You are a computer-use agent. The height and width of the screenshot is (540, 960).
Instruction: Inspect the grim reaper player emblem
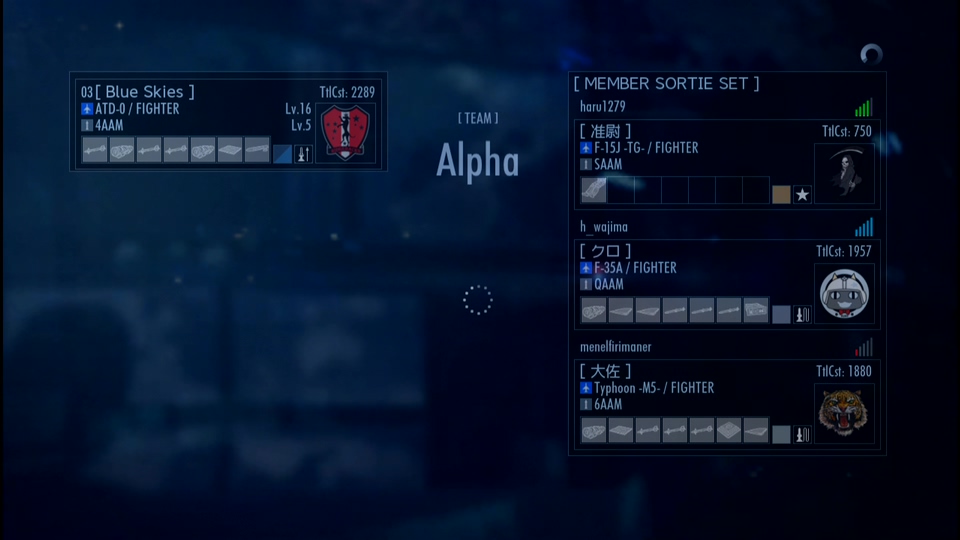coord(844,173)
